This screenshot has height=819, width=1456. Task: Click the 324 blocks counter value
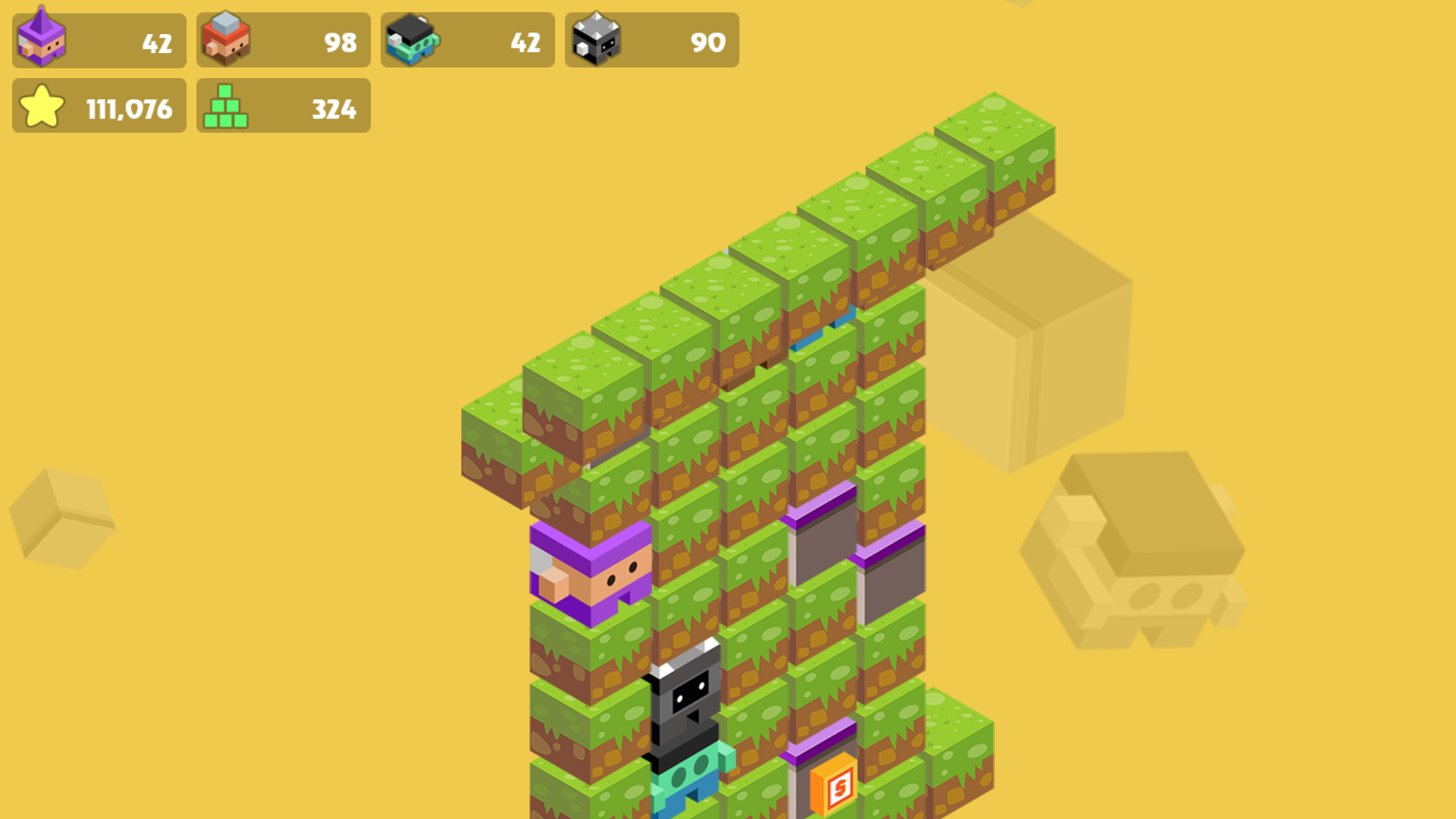click(334, 108)
